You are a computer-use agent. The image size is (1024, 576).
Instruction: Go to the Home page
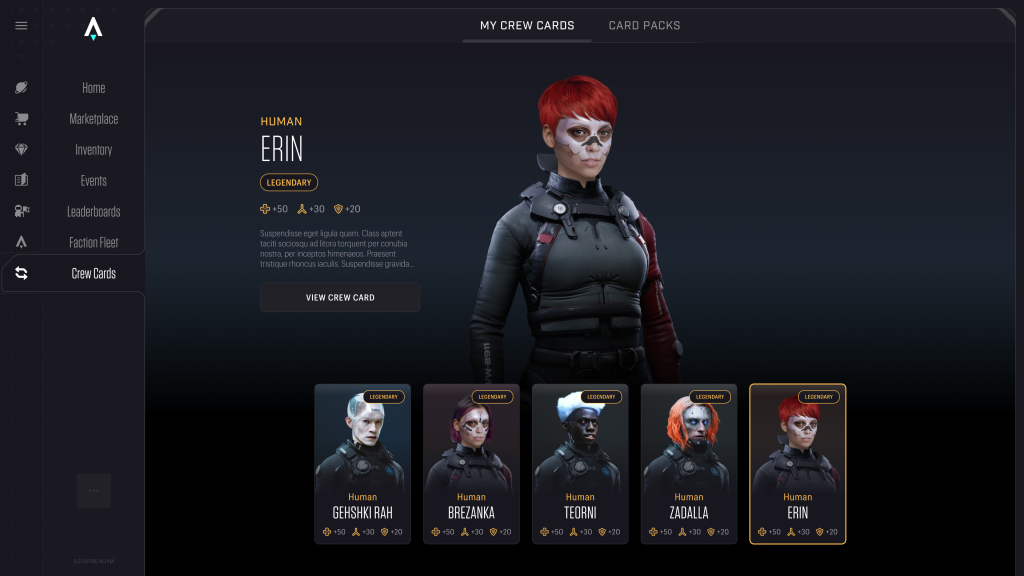[x=93, y=88]
